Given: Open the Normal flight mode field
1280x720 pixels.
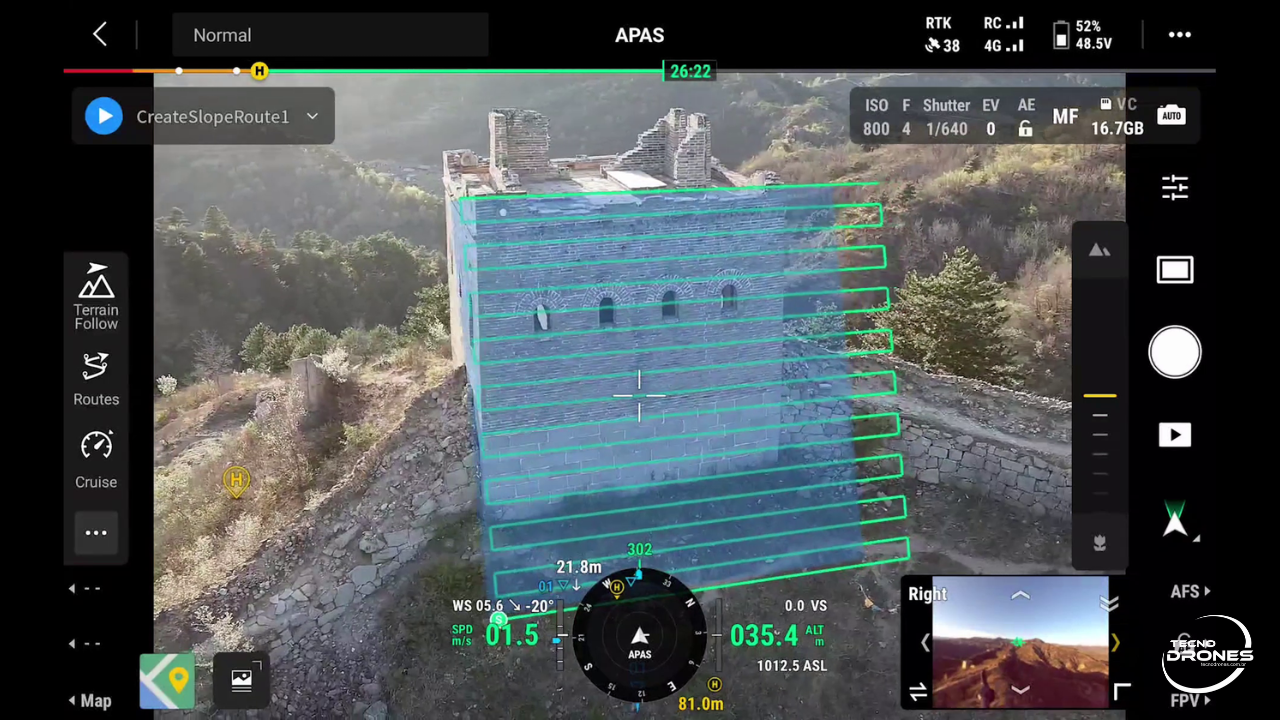Looking at the screenshot, I should tap(330, 35).
